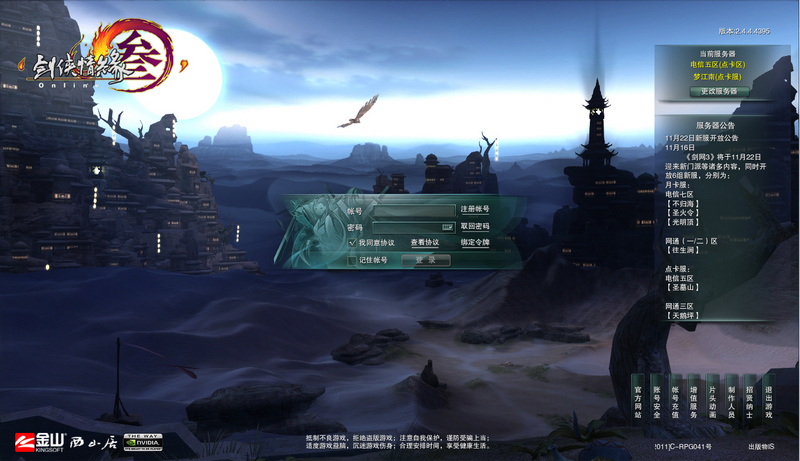The image size is (800, 461).
Task: Focus the 密码 password field
Action: coord(406,227)
